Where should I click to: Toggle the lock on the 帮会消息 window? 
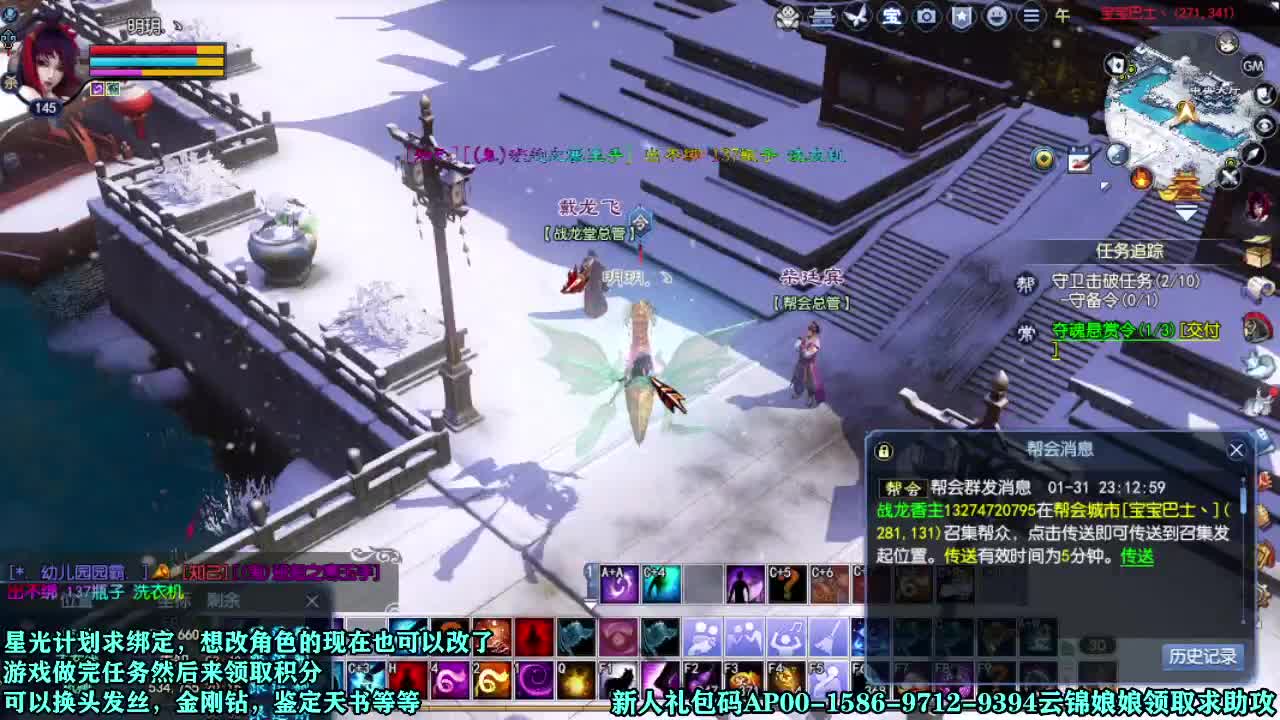[883, 451]
